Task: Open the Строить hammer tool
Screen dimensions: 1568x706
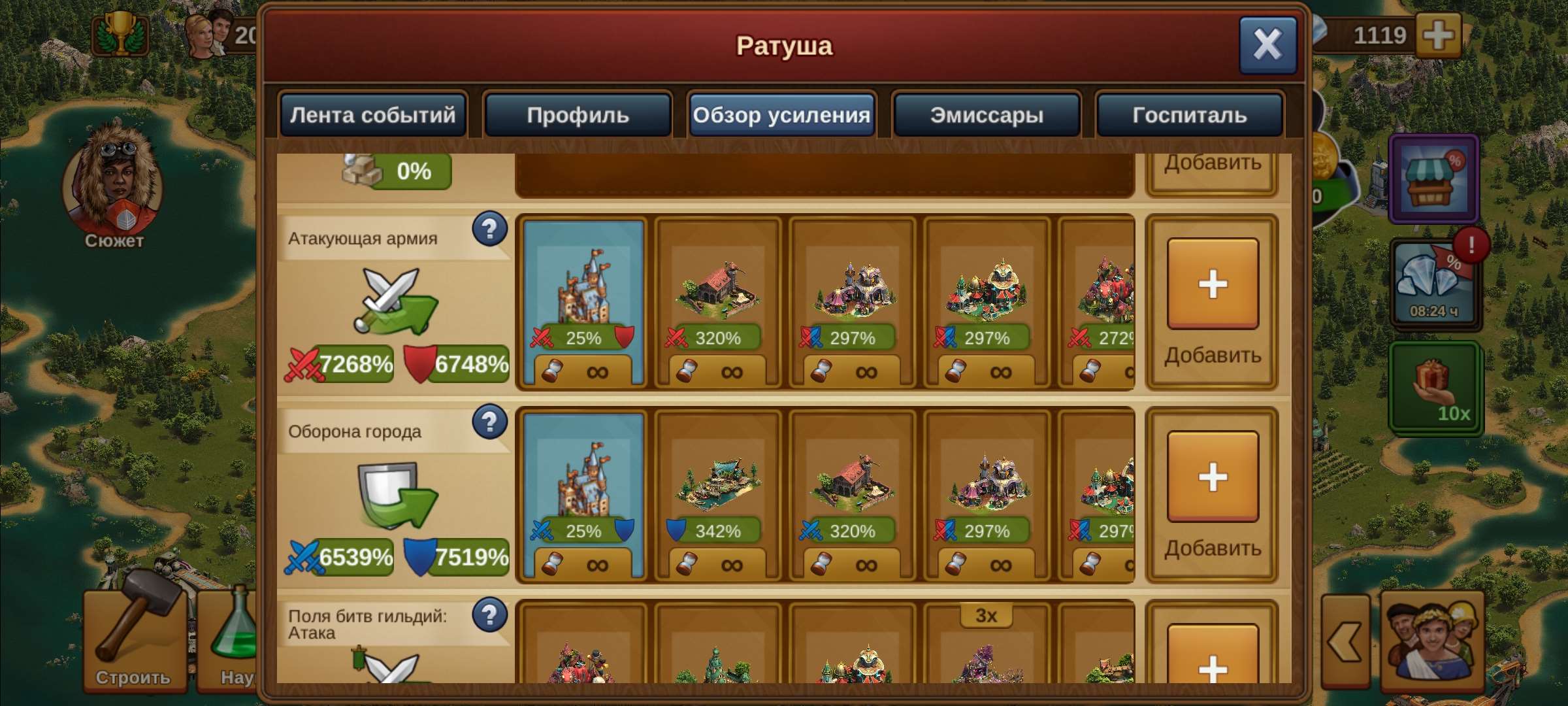Action: 135,647
